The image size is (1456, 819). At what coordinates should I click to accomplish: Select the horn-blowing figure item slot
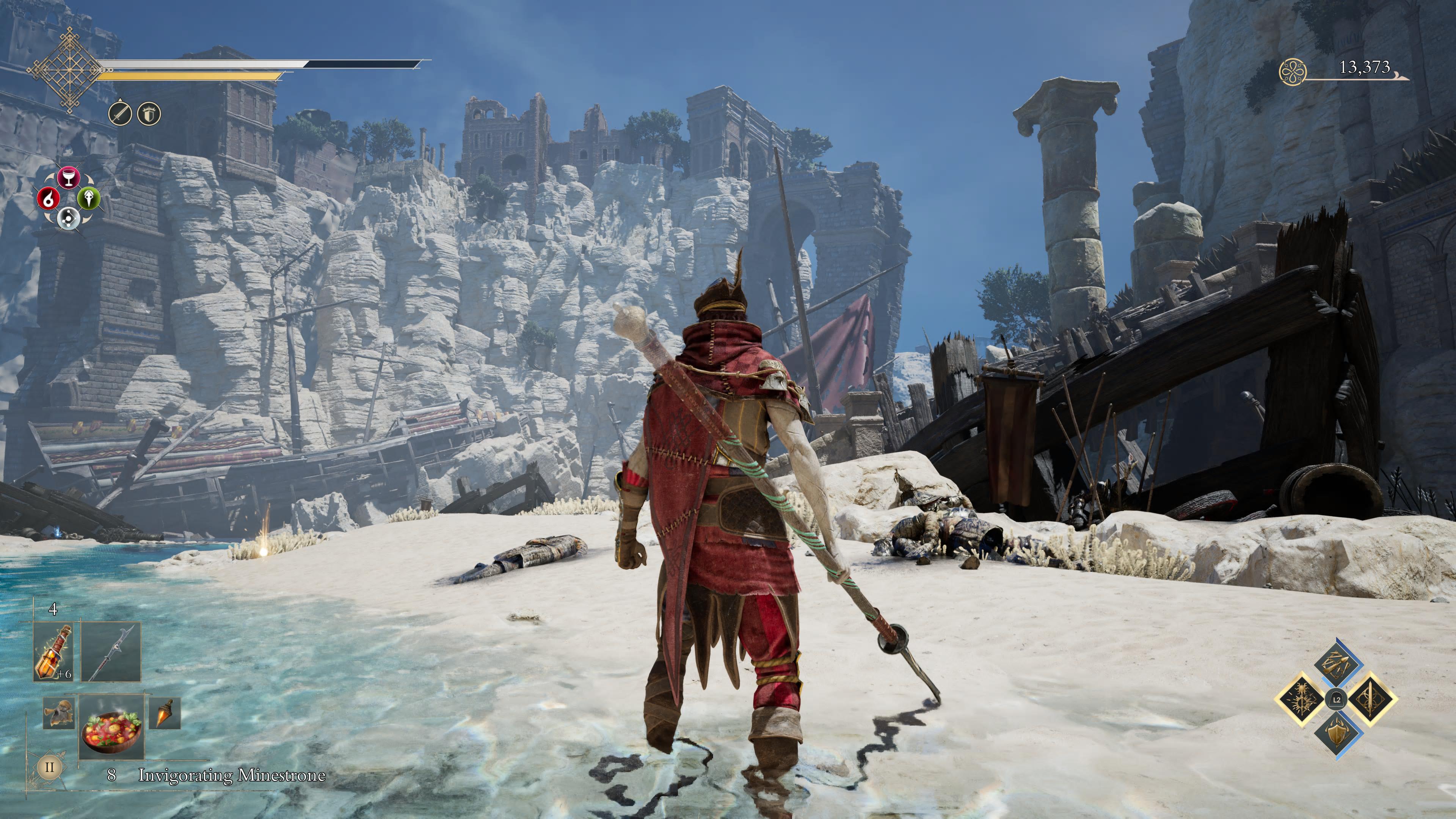[x=59, y=714]
